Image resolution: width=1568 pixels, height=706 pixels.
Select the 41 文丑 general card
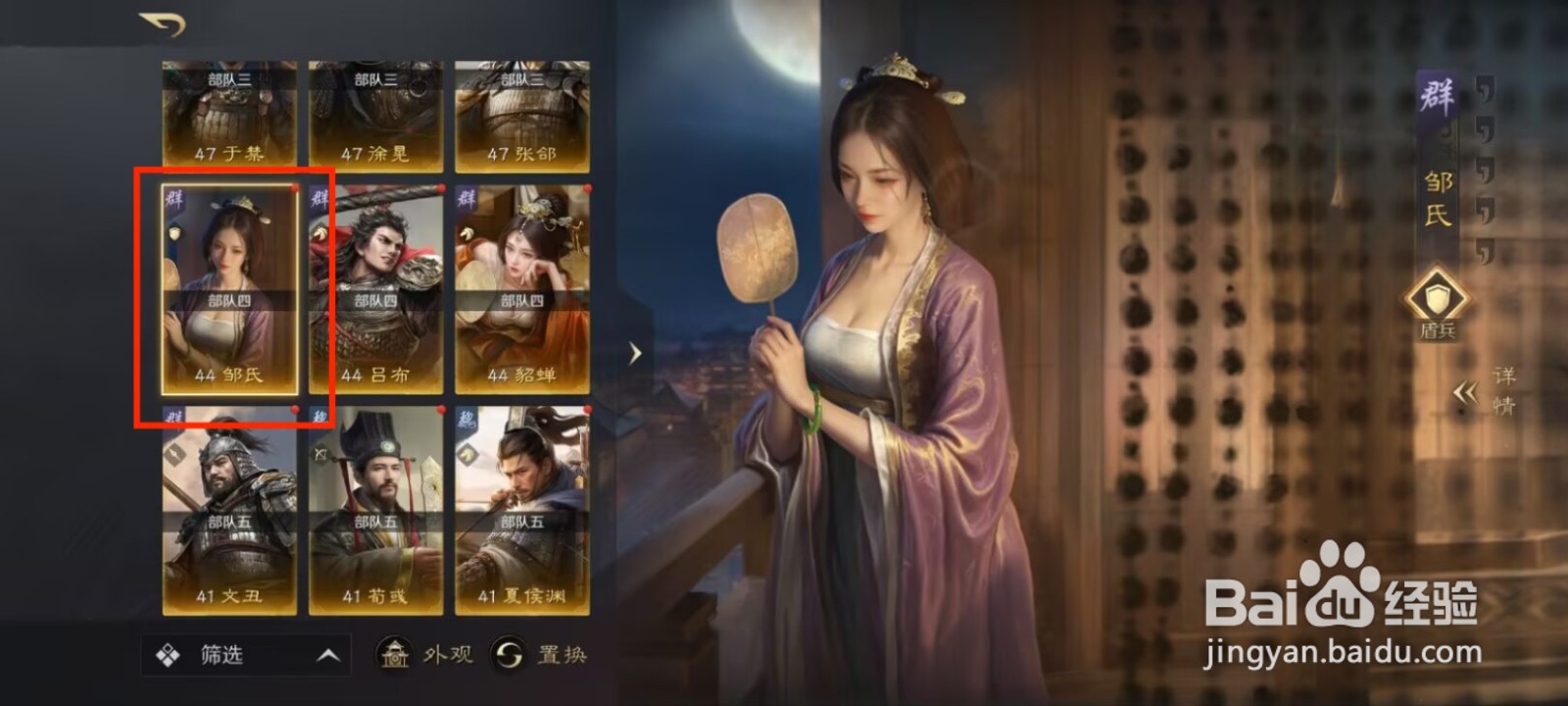pos(231,513)
